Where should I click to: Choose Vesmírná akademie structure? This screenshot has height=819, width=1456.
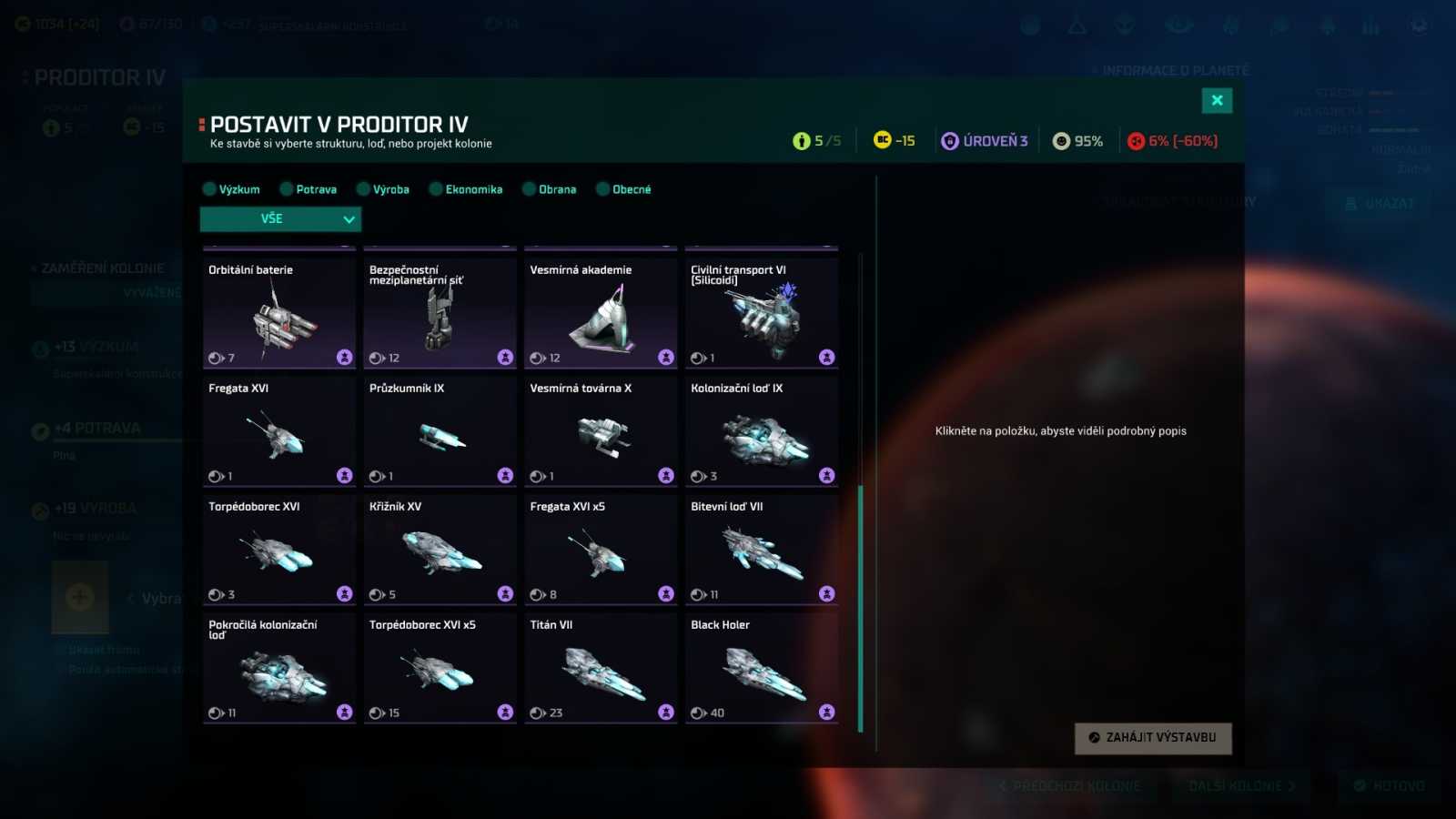601,313
